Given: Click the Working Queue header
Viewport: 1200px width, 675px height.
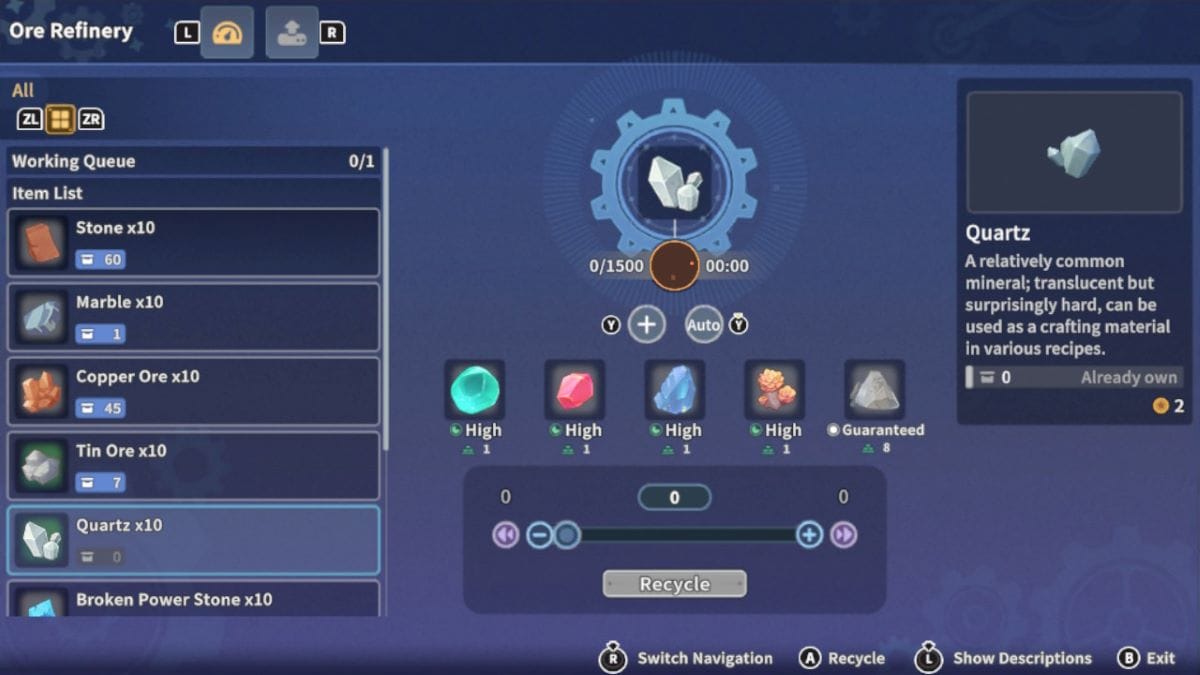Looking at the screenshot, I should point(194,161).
